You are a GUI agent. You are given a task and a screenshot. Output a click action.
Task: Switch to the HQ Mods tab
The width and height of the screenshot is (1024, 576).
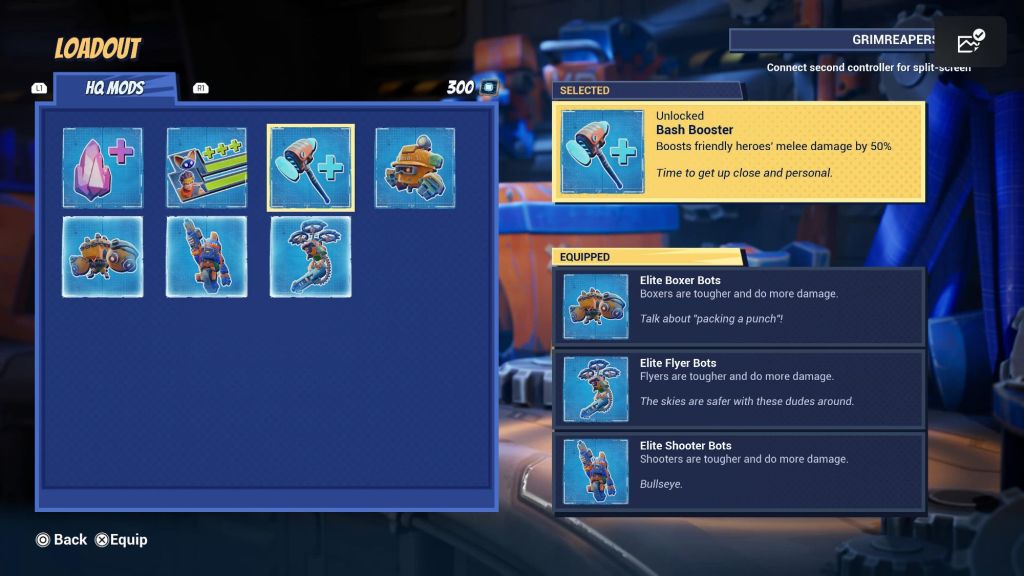[114, 88]
